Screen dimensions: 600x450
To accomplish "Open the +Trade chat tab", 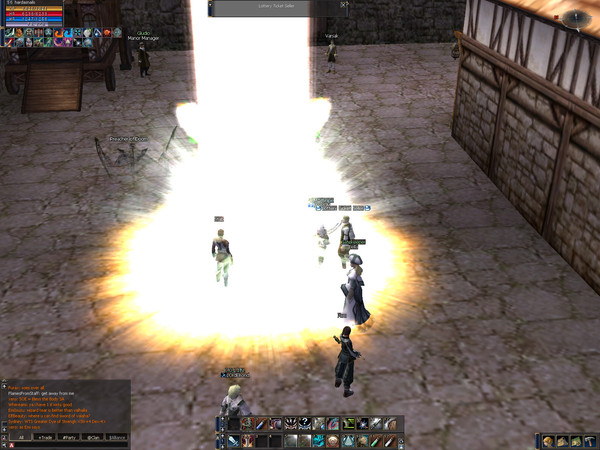I will point(45,437).
